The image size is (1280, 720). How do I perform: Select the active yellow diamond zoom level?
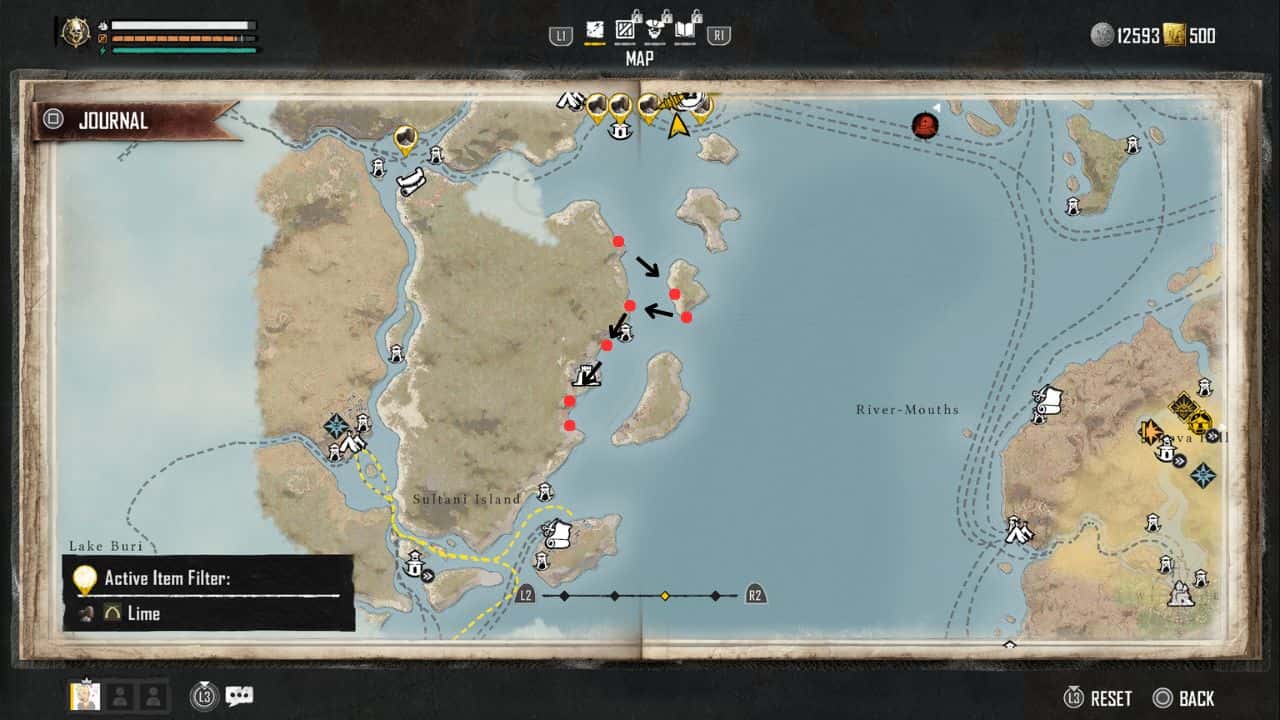click(x=665, y=596)
